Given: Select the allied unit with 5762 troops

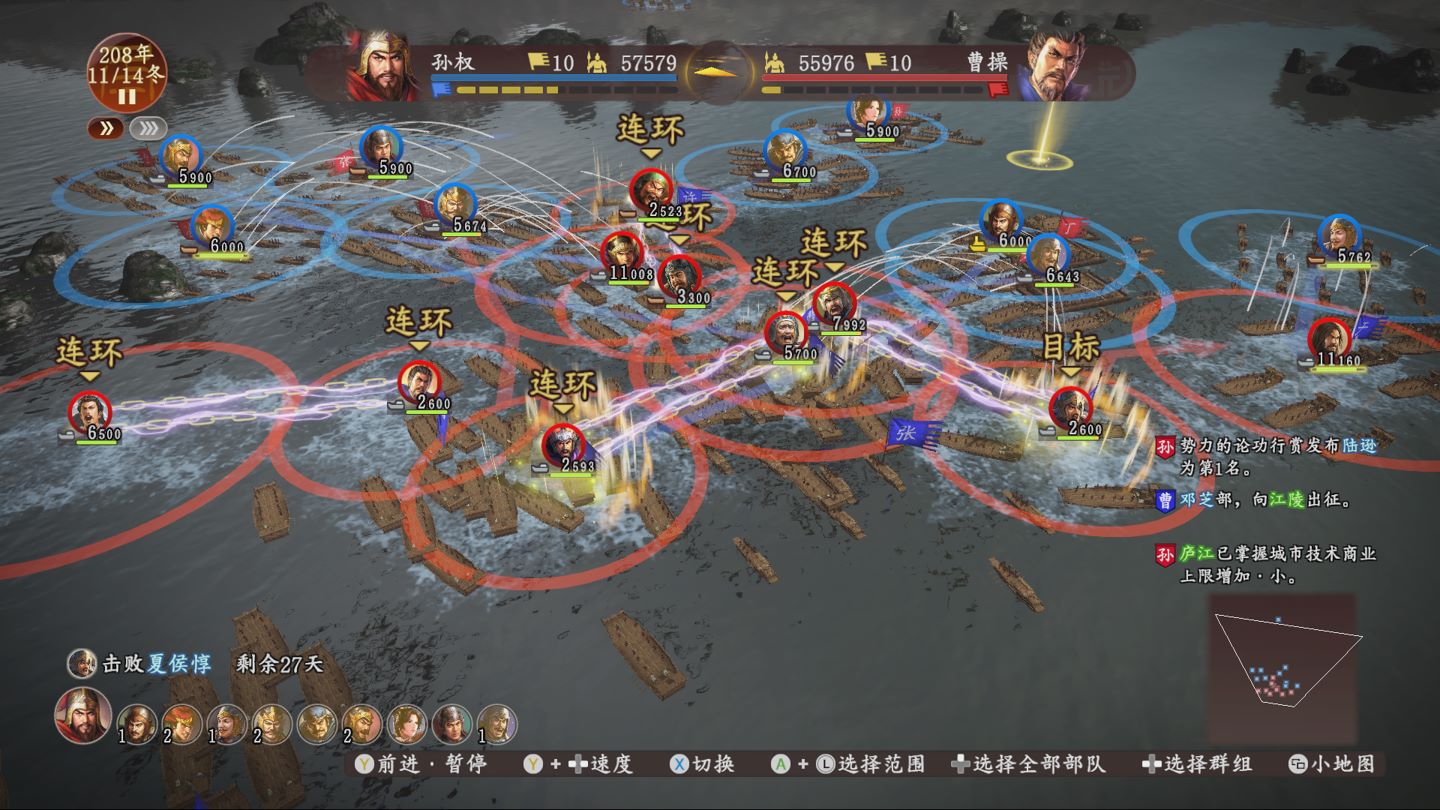Looking at the screenshot, I should 1339,236.
